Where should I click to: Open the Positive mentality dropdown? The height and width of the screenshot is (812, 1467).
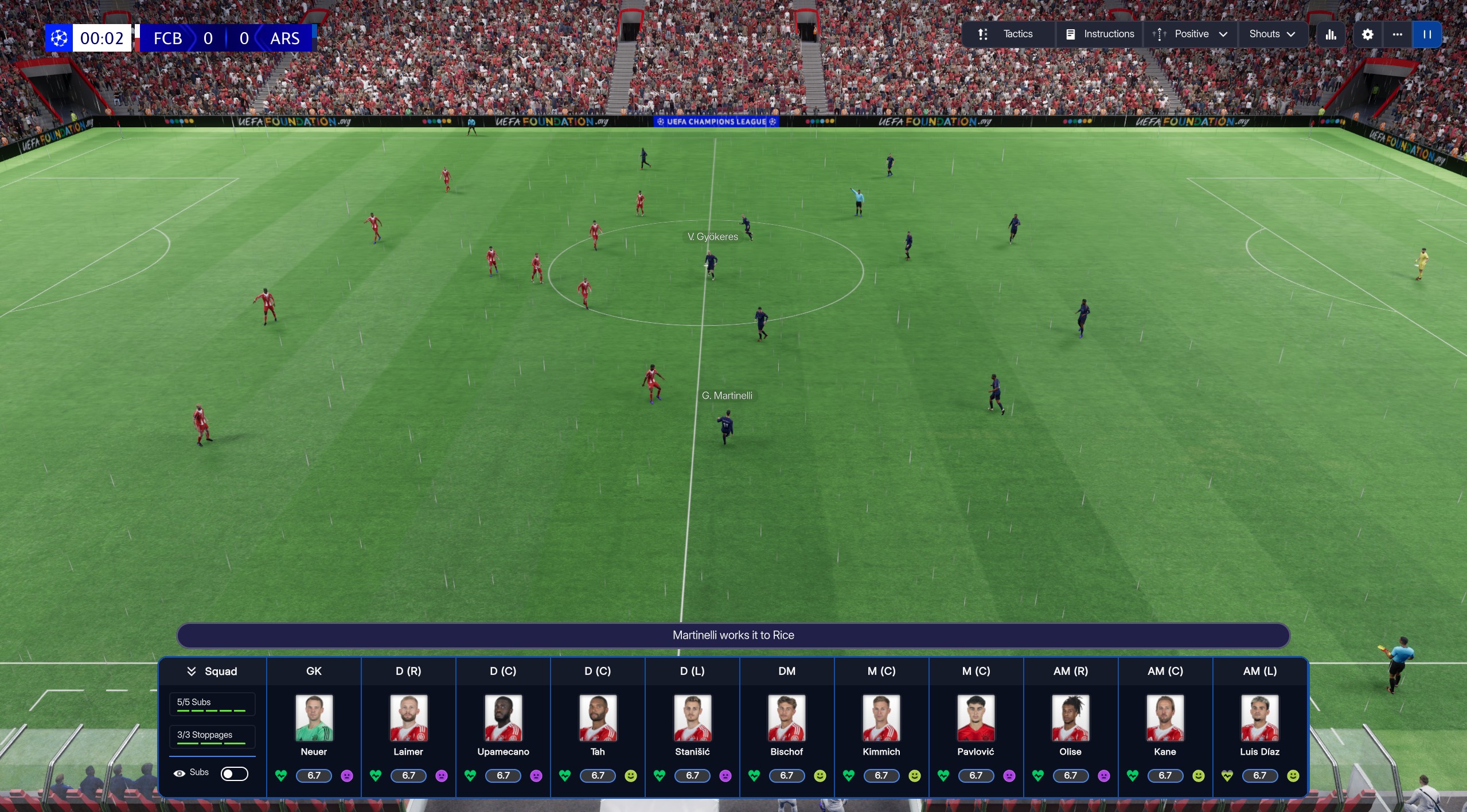tap(1189, 34)
